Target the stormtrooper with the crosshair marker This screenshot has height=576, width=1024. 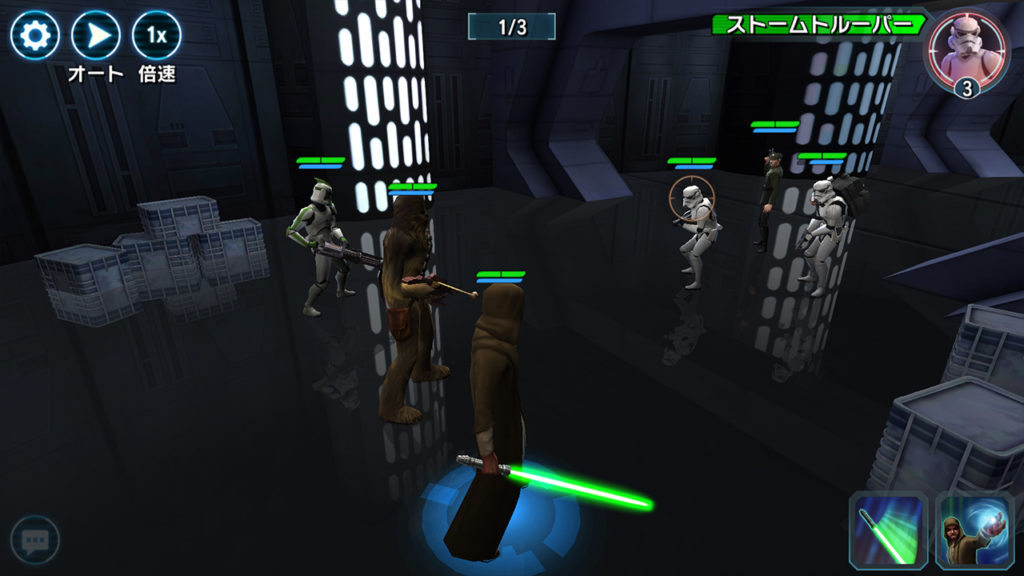[x=694, y=225]
